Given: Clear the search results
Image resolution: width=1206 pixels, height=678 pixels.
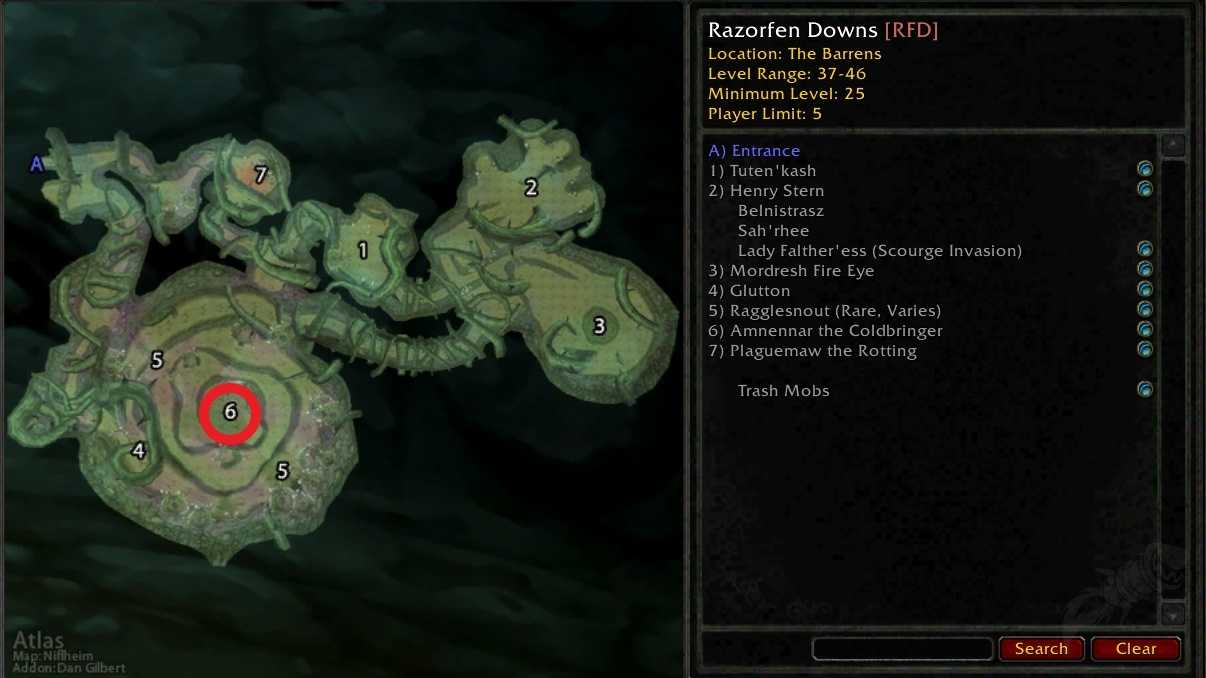Looking at the screenshot, I should pyautogui.click(x=1135, y=648).
